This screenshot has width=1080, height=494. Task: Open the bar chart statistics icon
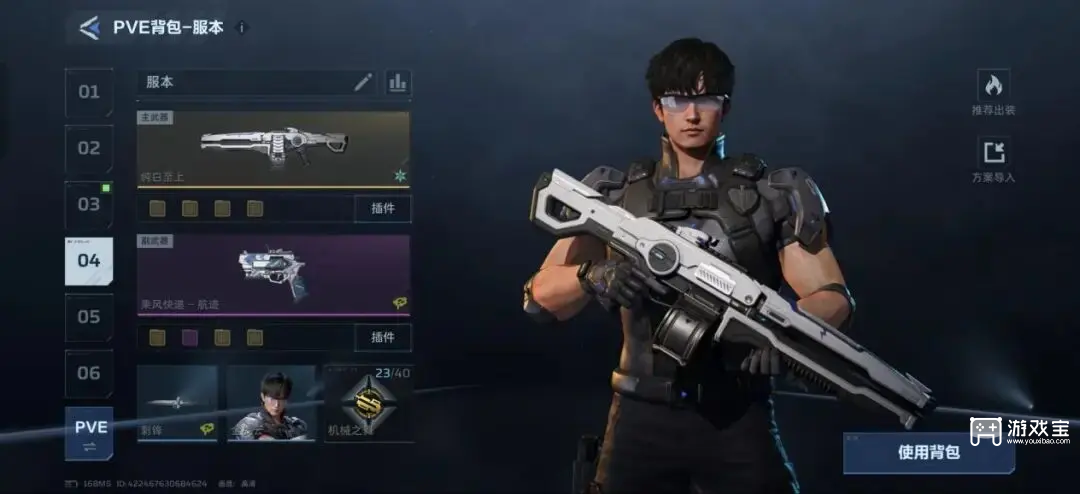(x=398, y=82)
